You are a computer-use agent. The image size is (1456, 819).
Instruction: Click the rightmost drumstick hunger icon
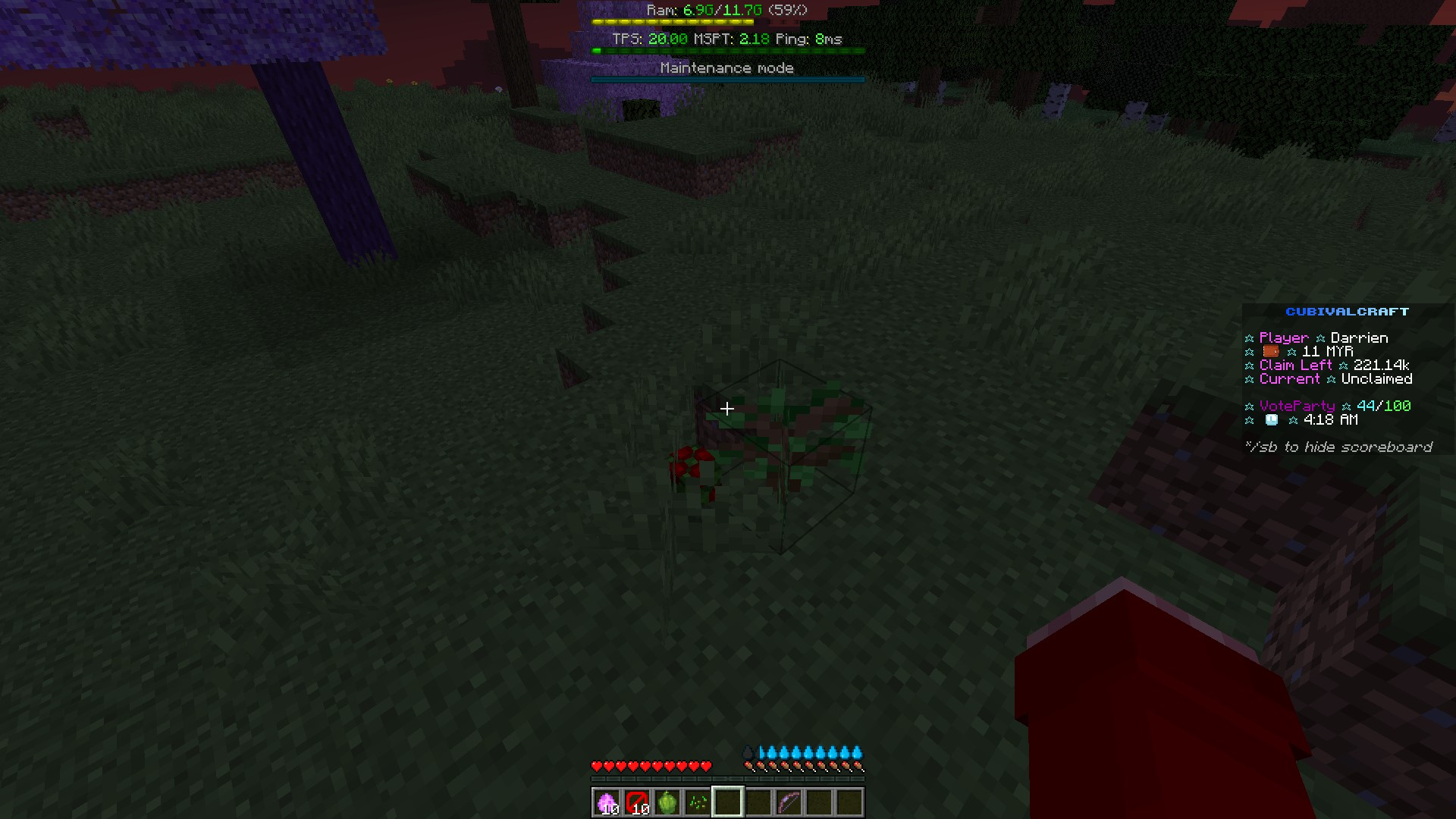coord(859,766)
